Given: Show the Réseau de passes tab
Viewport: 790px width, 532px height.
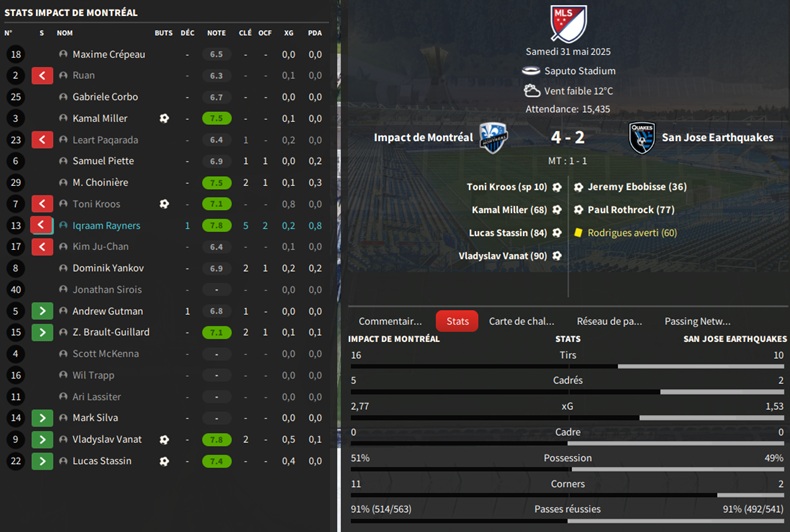Looking at the screenshot, I should pos(609,321).
